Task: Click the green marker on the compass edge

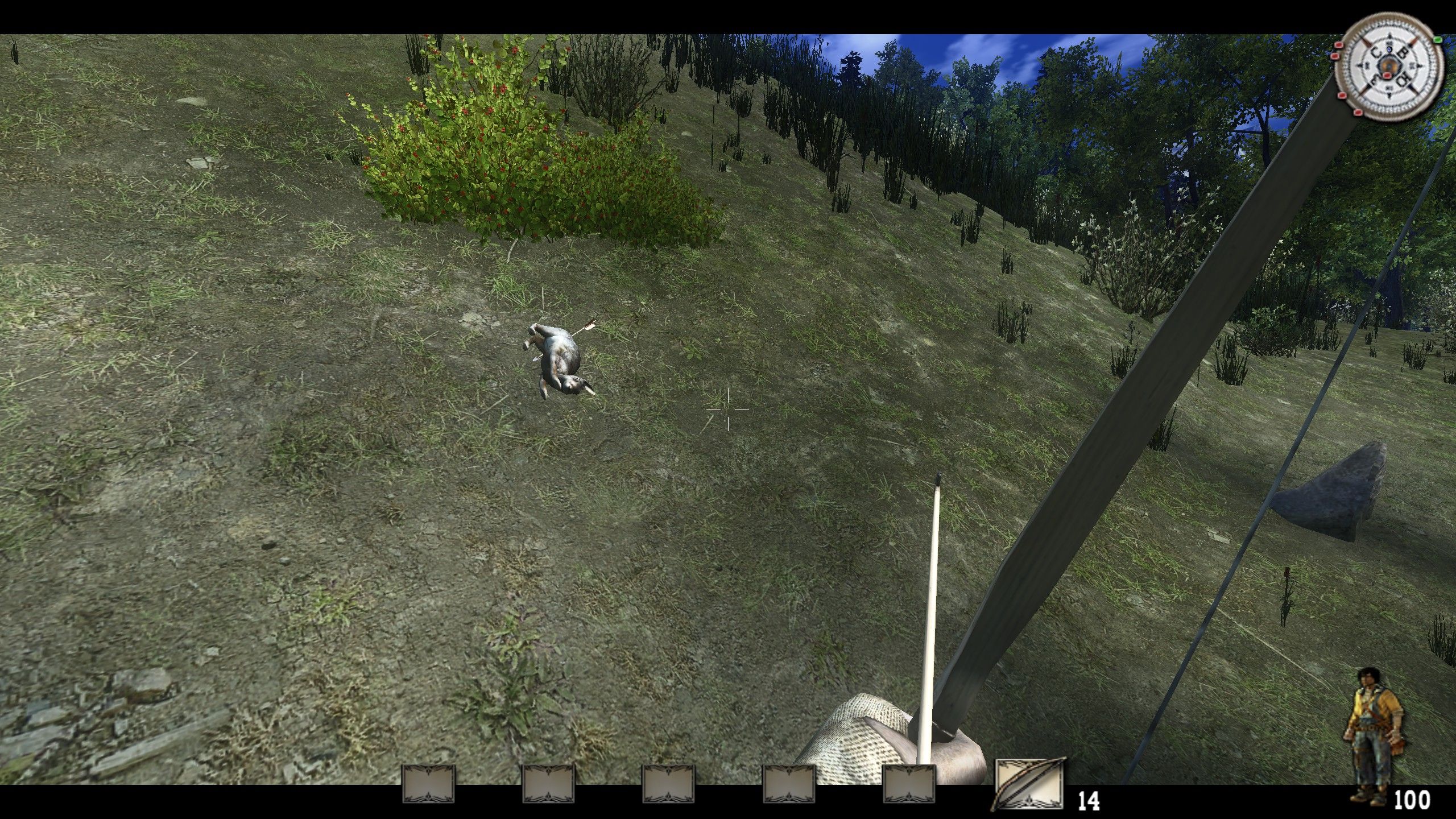Action: tap(1437, 40)
